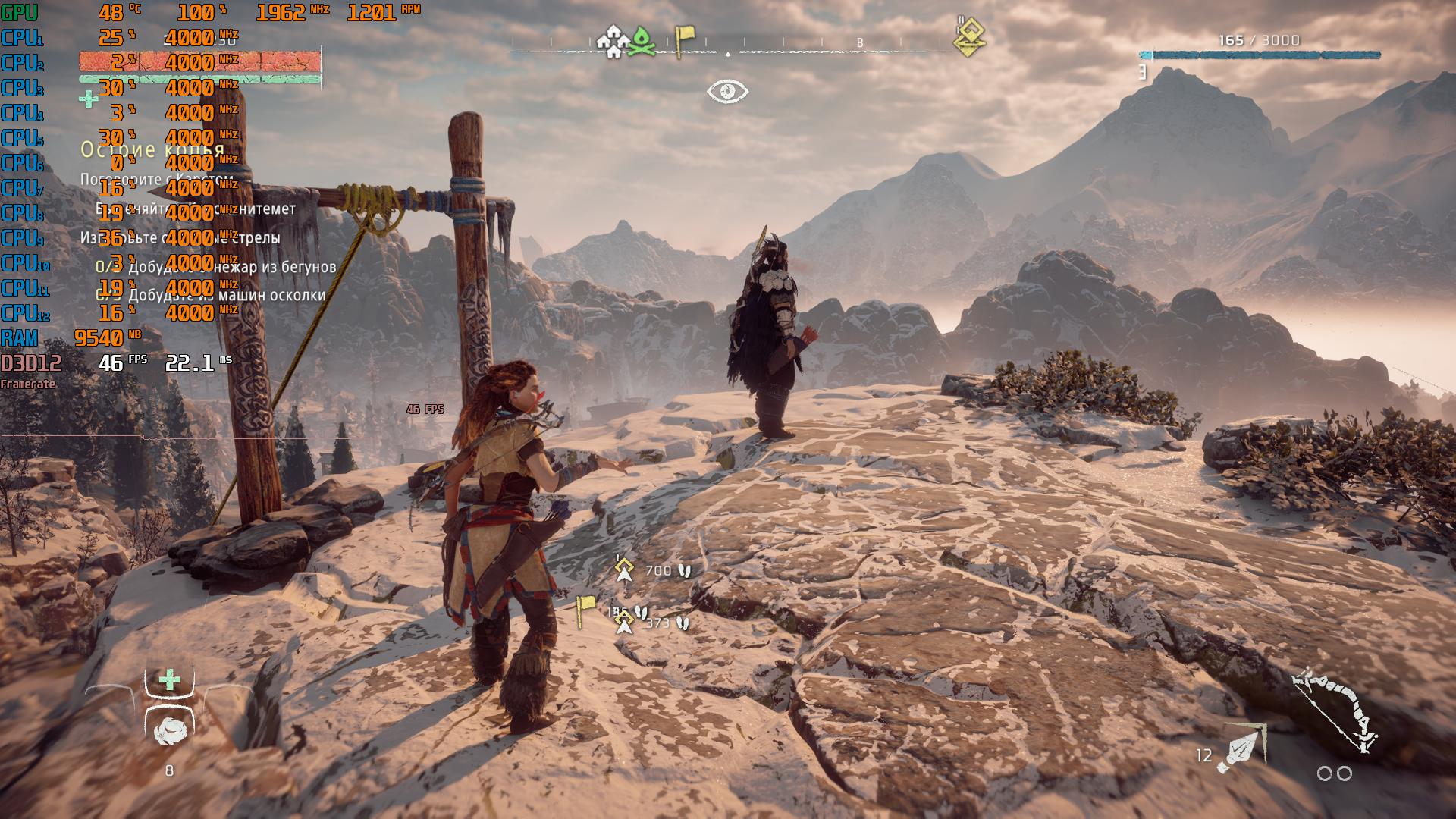Click the eye stealth visibility indicator
This screenshot has width=1456, height=819.
[x=727, y=92]
